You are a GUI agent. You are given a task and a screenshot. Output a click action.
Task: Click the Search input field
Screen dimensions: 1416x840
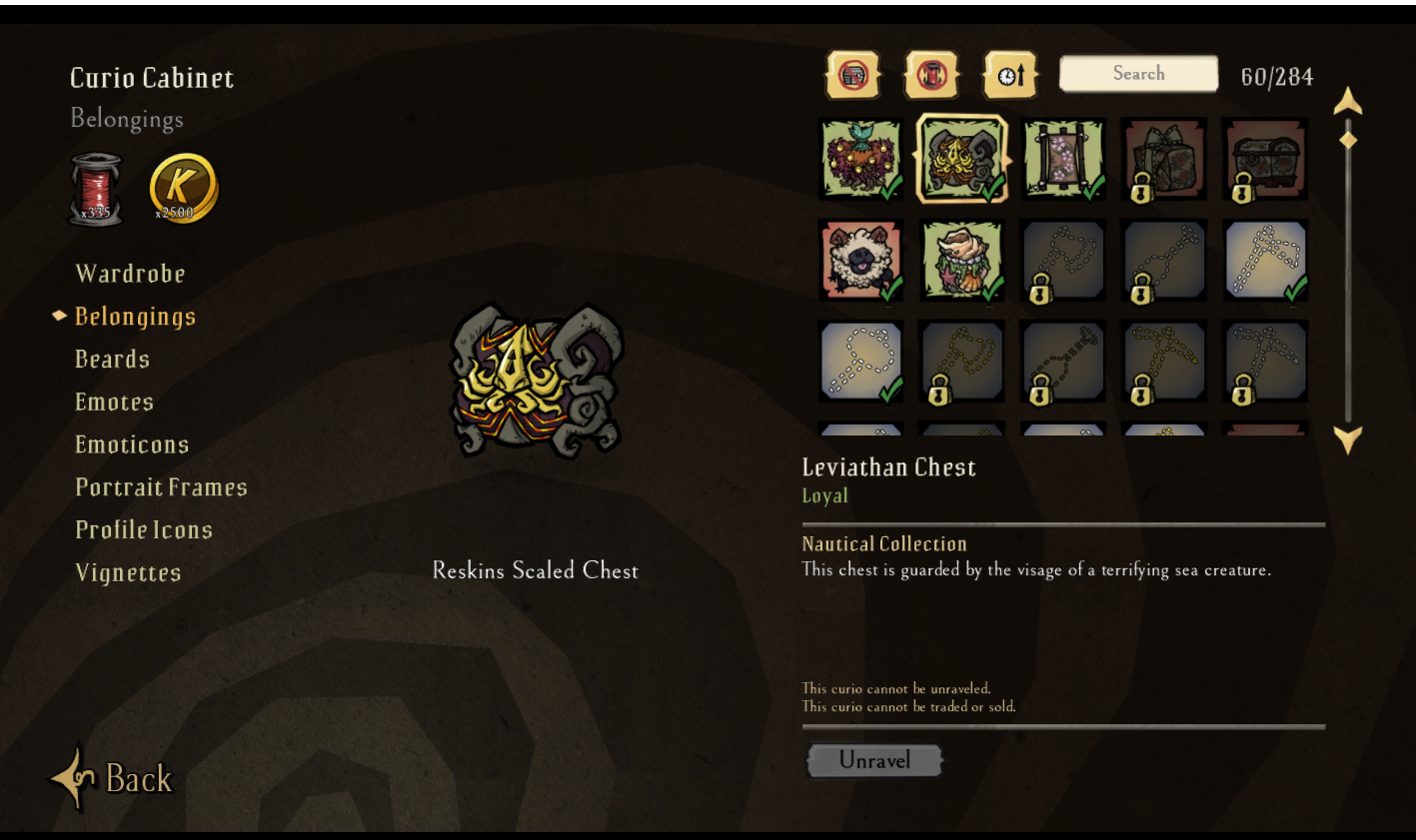tap(1137, 73)
